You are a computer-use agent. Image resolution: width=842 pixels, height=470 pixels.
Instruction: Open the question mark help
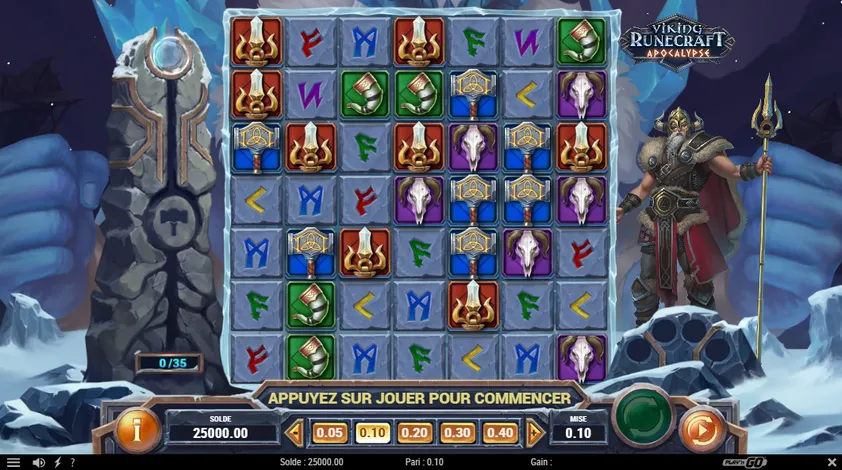pyautogui.click(x=72, y=462)
